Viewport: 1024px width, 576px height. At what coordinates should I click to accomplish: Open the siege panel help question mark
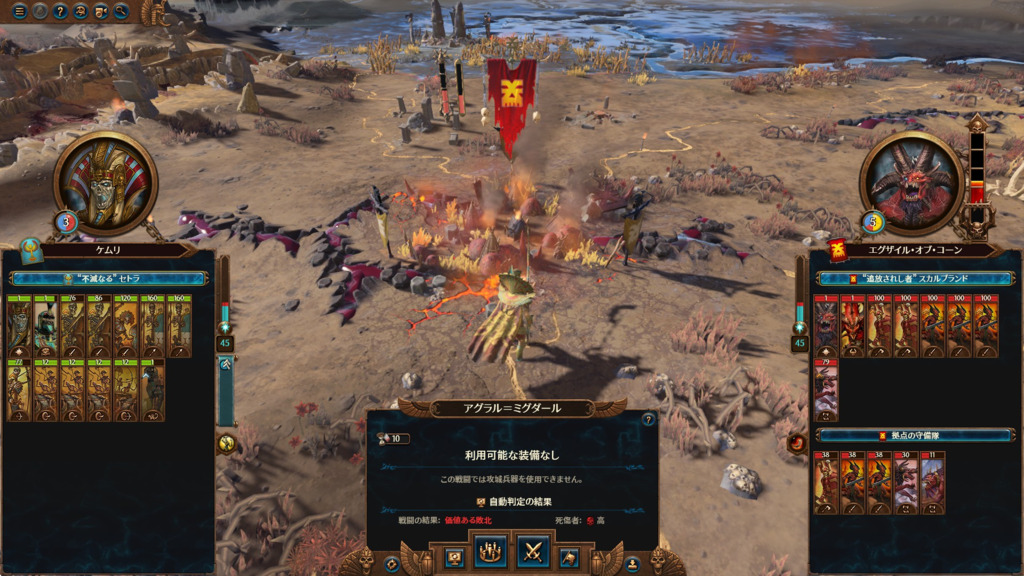tap(647, 421)
